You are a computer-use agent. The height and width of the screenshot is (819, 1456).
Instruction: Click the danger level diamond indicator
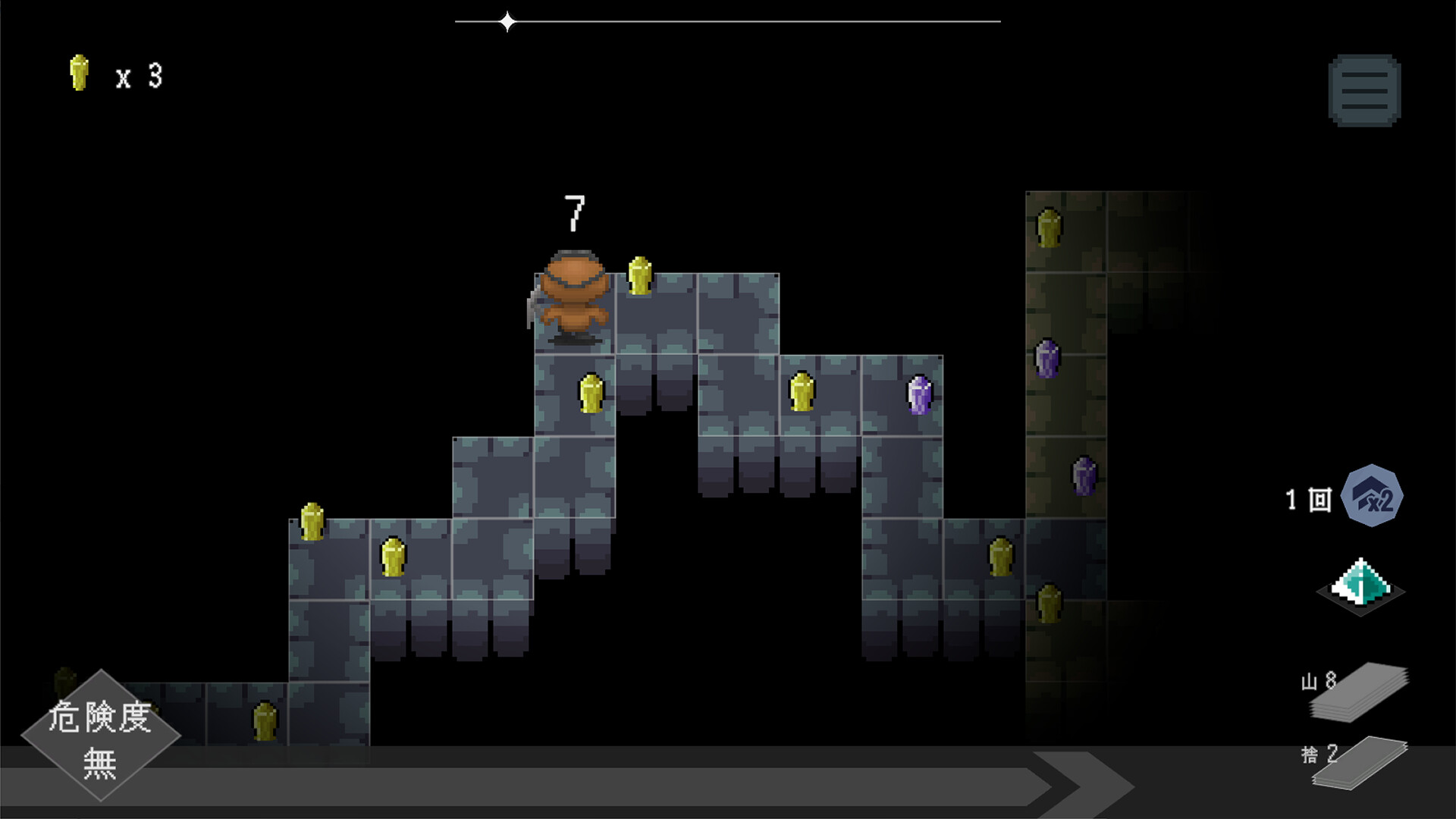[x=100, y=736]
